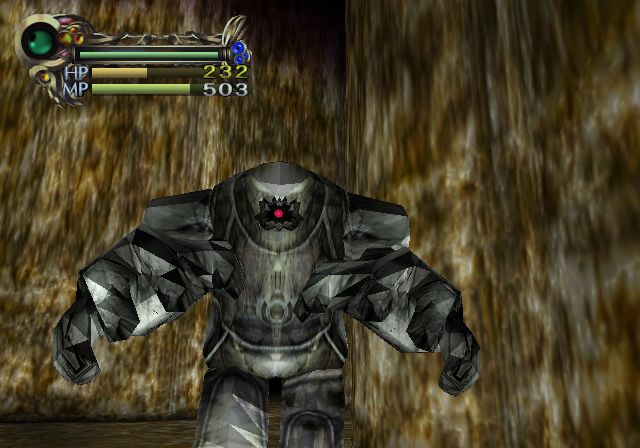Click the large green orb on the HUD
The width and height of the screenshot is (640, 448).
click(42, 42)
